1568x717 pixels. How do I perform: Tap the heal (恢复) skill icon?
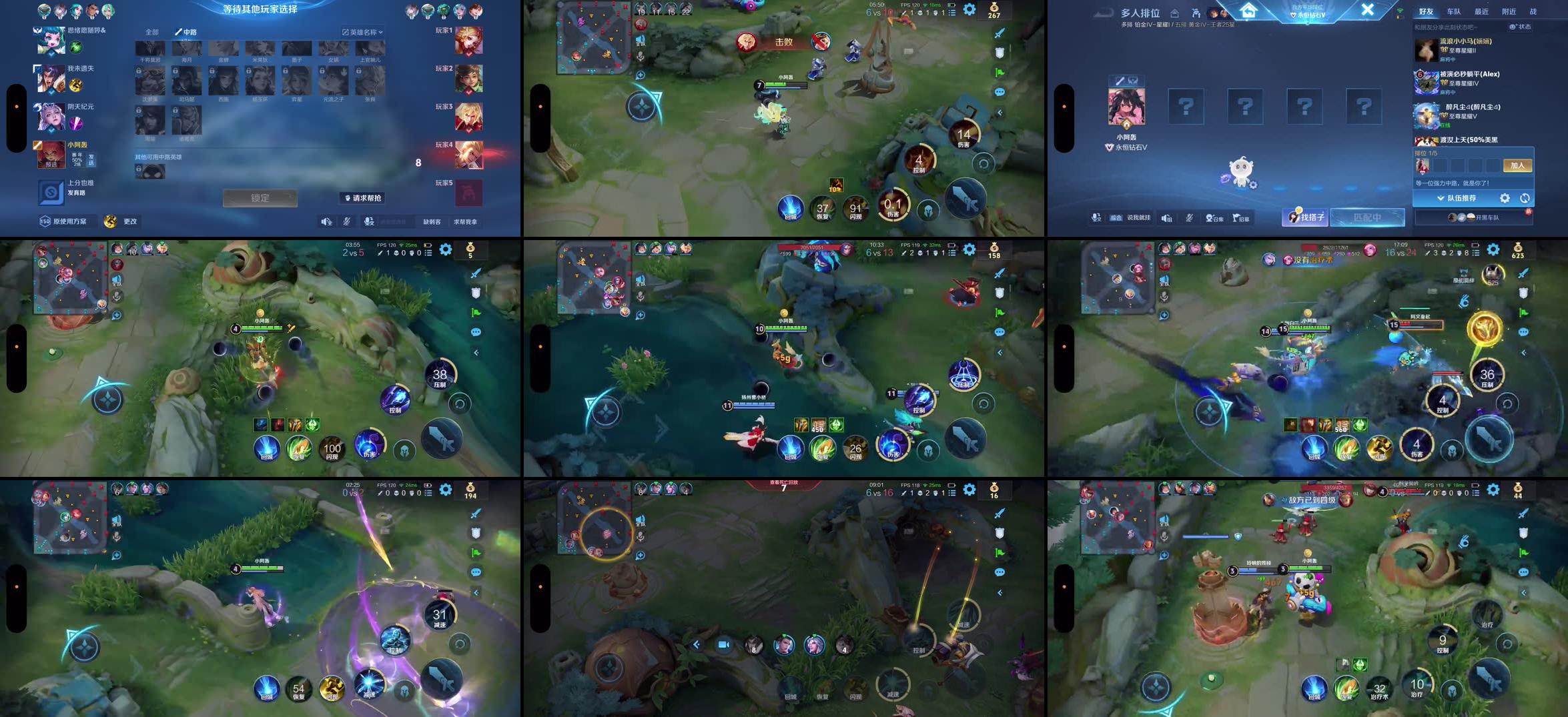tap(822, 208)
